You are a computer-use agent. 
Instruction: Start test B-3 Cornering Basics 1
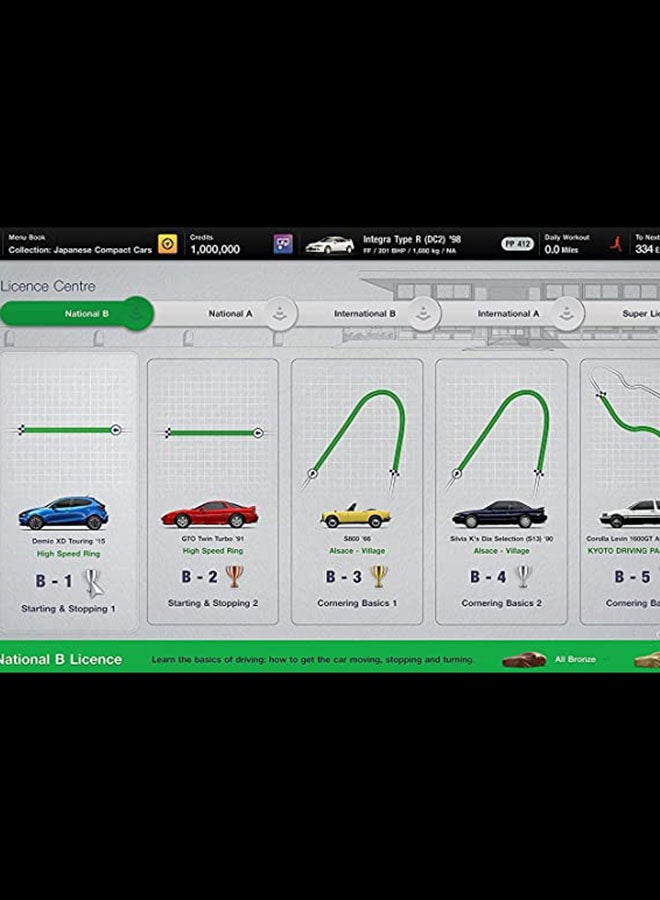357,490
